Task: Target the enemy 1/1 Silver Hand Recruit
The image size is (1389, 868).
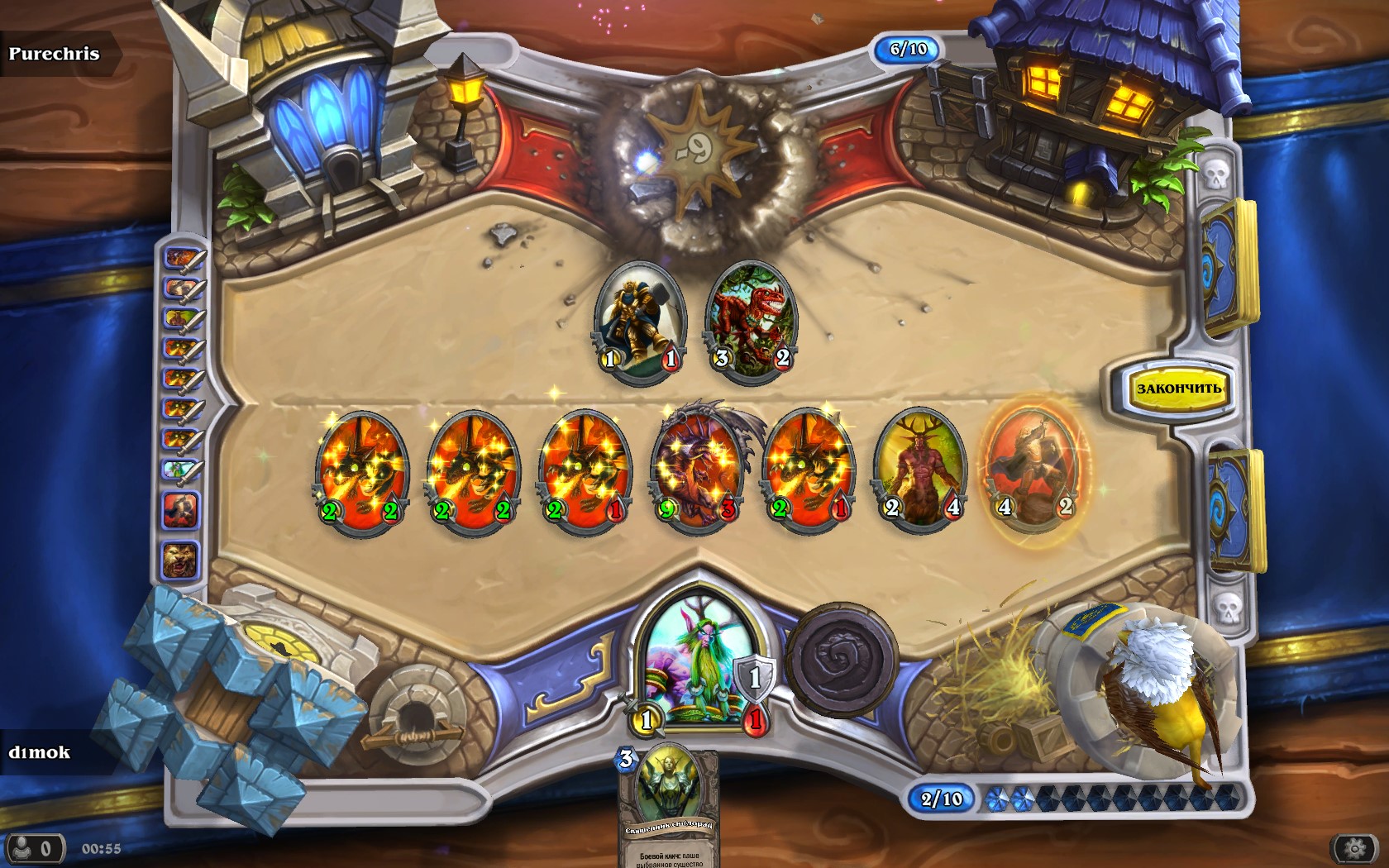Action: coord(641,320)
